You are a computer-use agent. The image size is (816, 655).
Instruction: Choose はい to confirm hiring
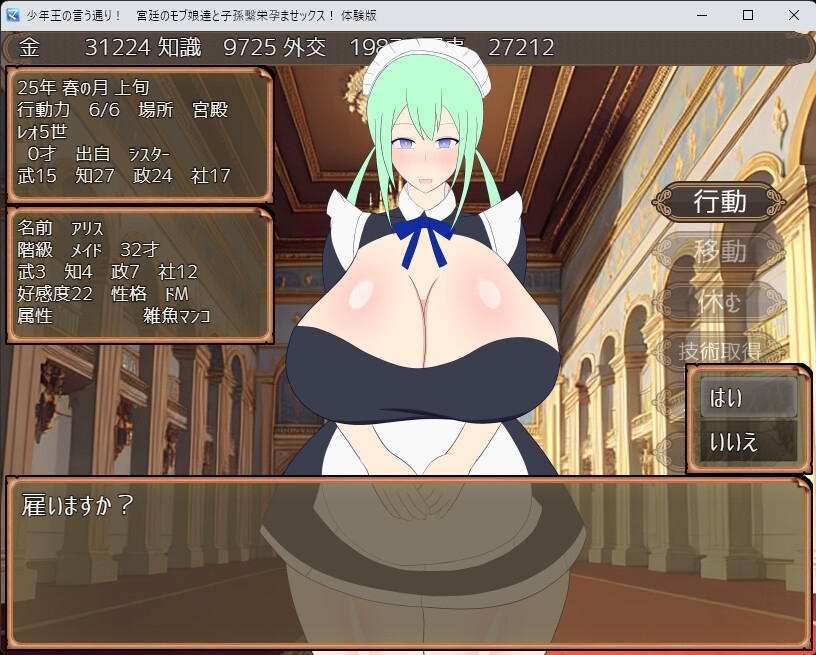point(742,398)
